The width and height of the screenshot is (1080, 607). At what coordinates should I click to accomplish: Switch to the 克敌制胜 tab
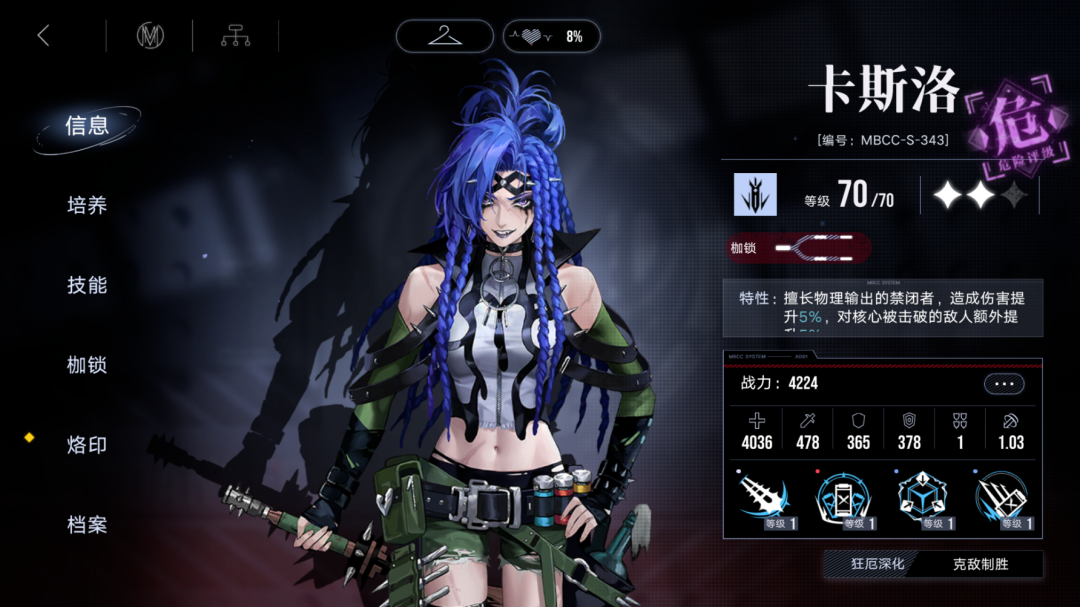980,564
